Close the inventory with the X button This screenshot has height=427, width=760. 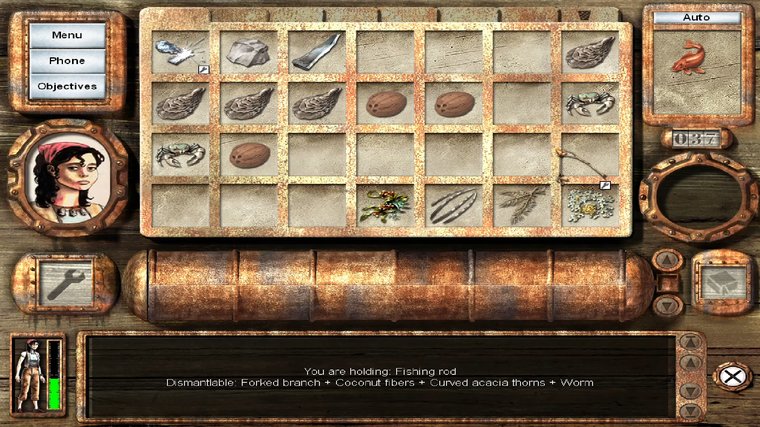click(732, 375)
